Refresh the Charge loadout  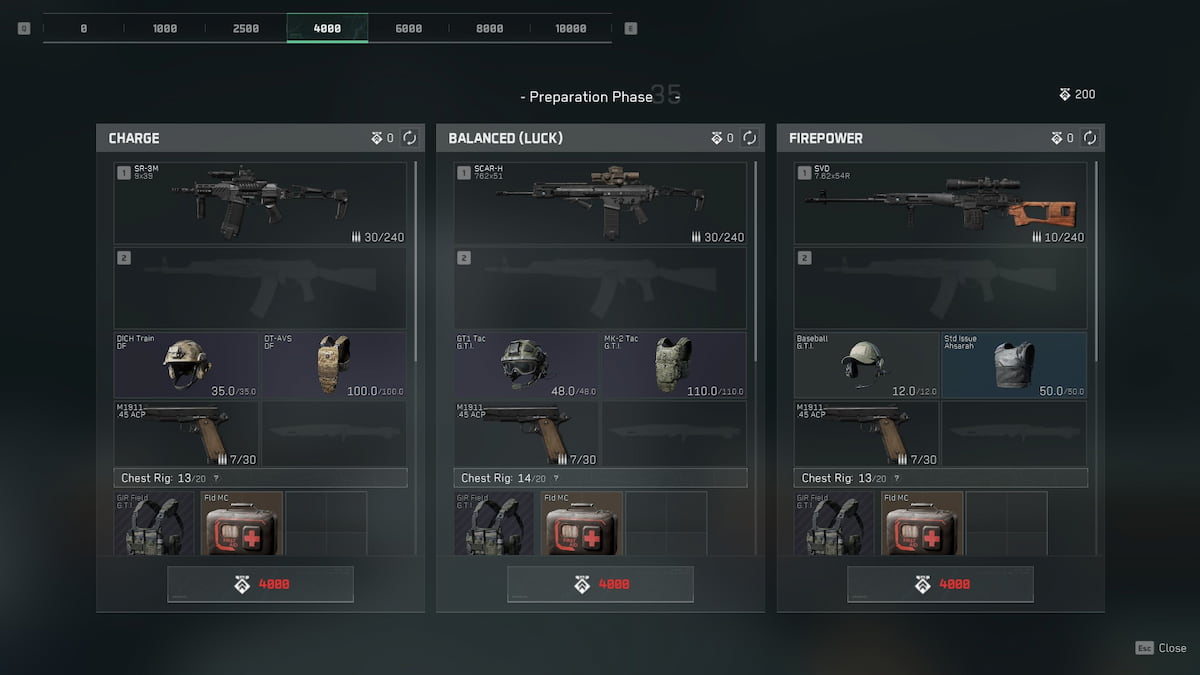409,138
